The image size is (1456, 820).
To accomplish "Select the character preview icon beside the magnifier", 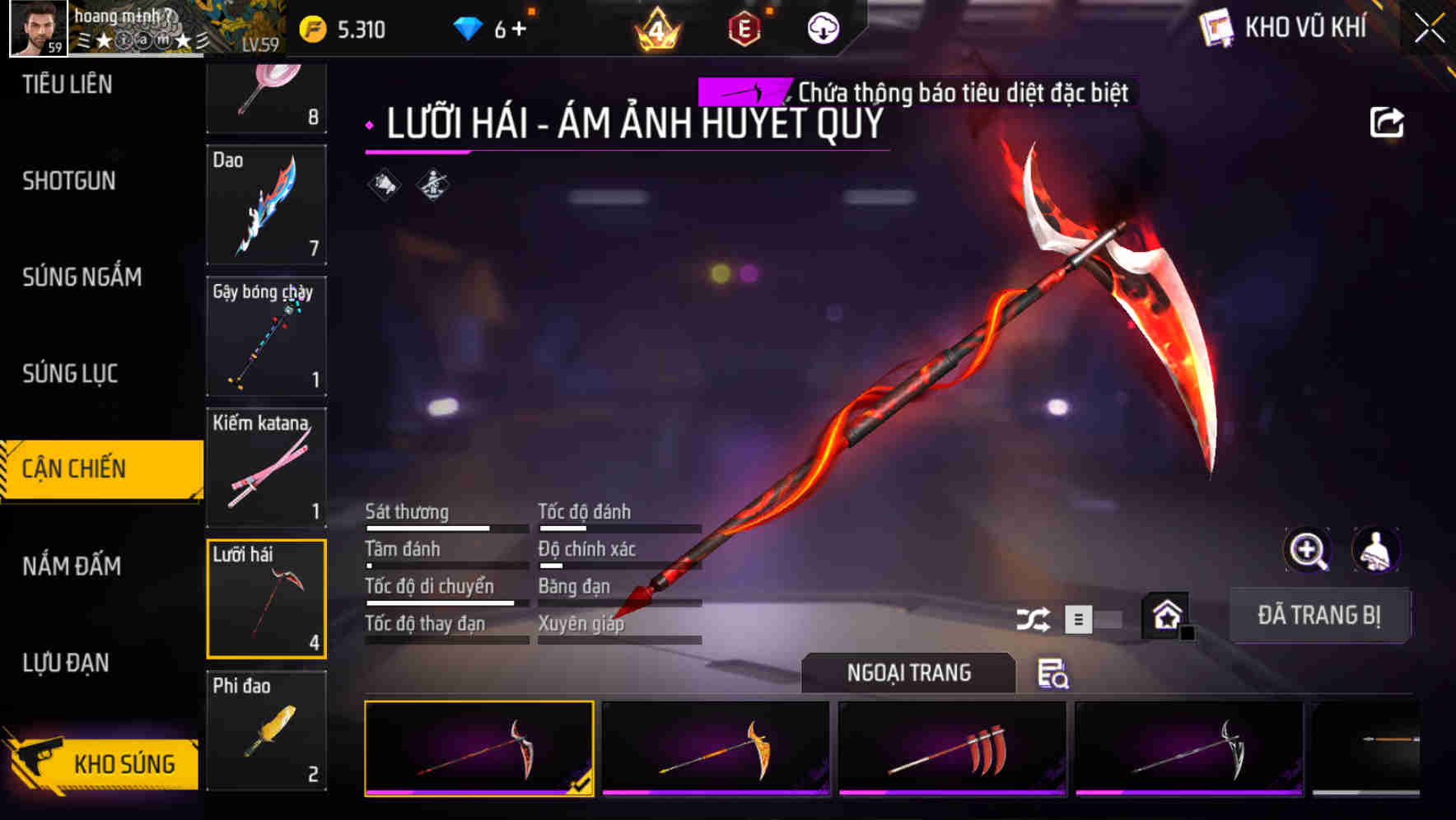I will pos(1377,550).
